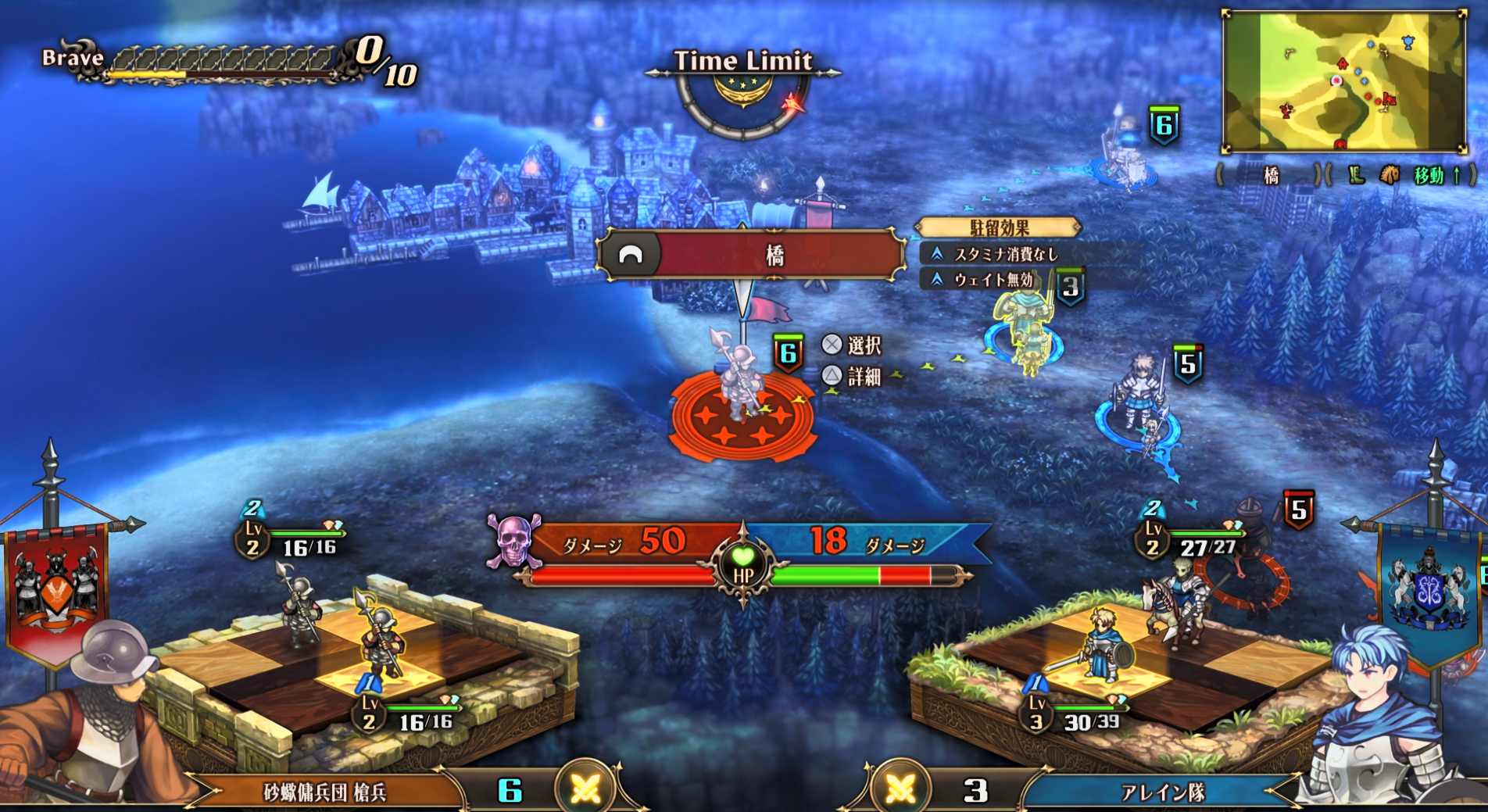View the ウェイト無効 garrison effect
Image resolution: width=1488 pixels, height=812 pixels.
pos(991,279)
